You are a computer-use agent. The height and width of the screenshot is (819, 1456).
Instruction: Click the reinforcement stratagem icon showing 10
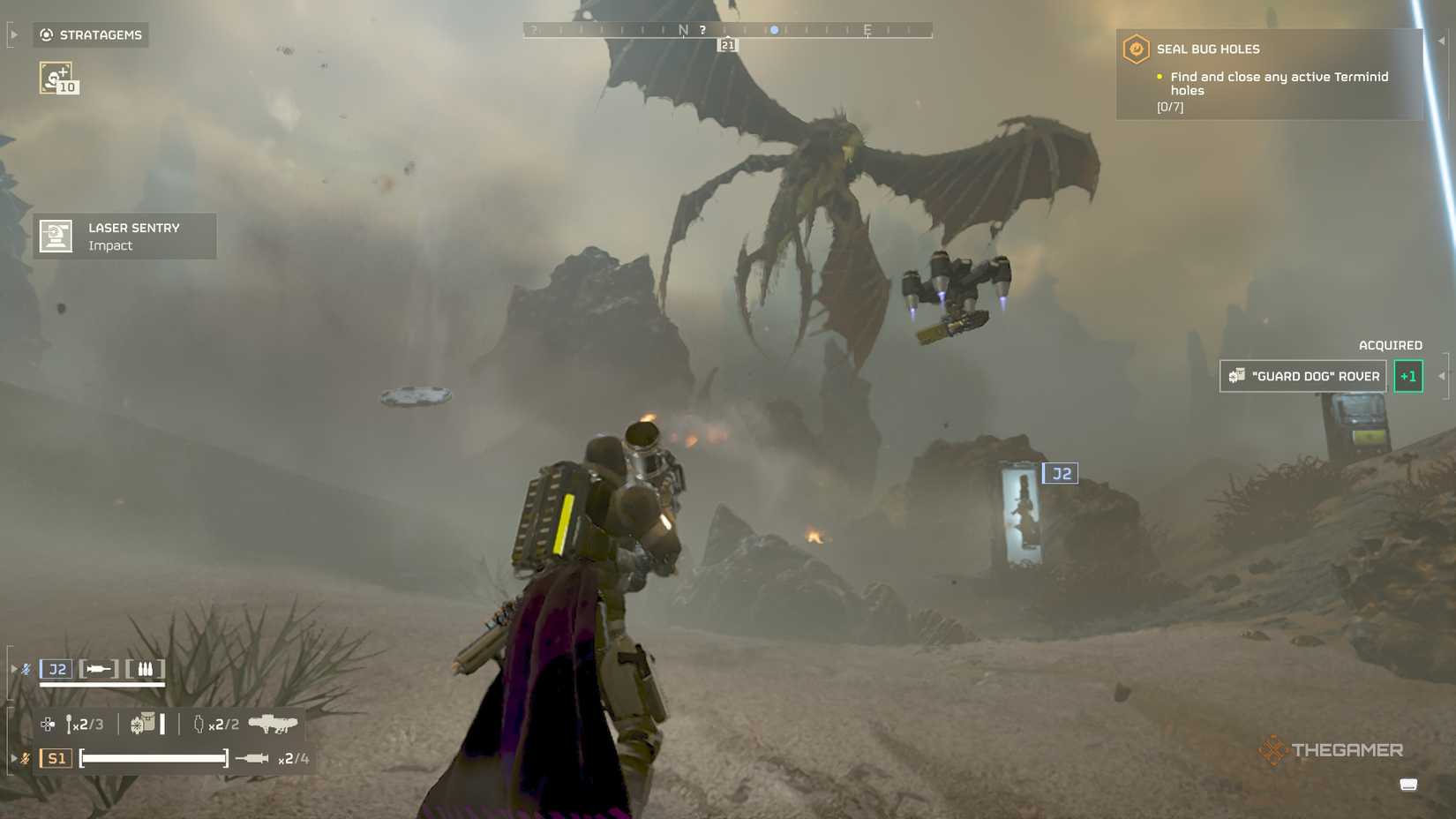(55, 78)
